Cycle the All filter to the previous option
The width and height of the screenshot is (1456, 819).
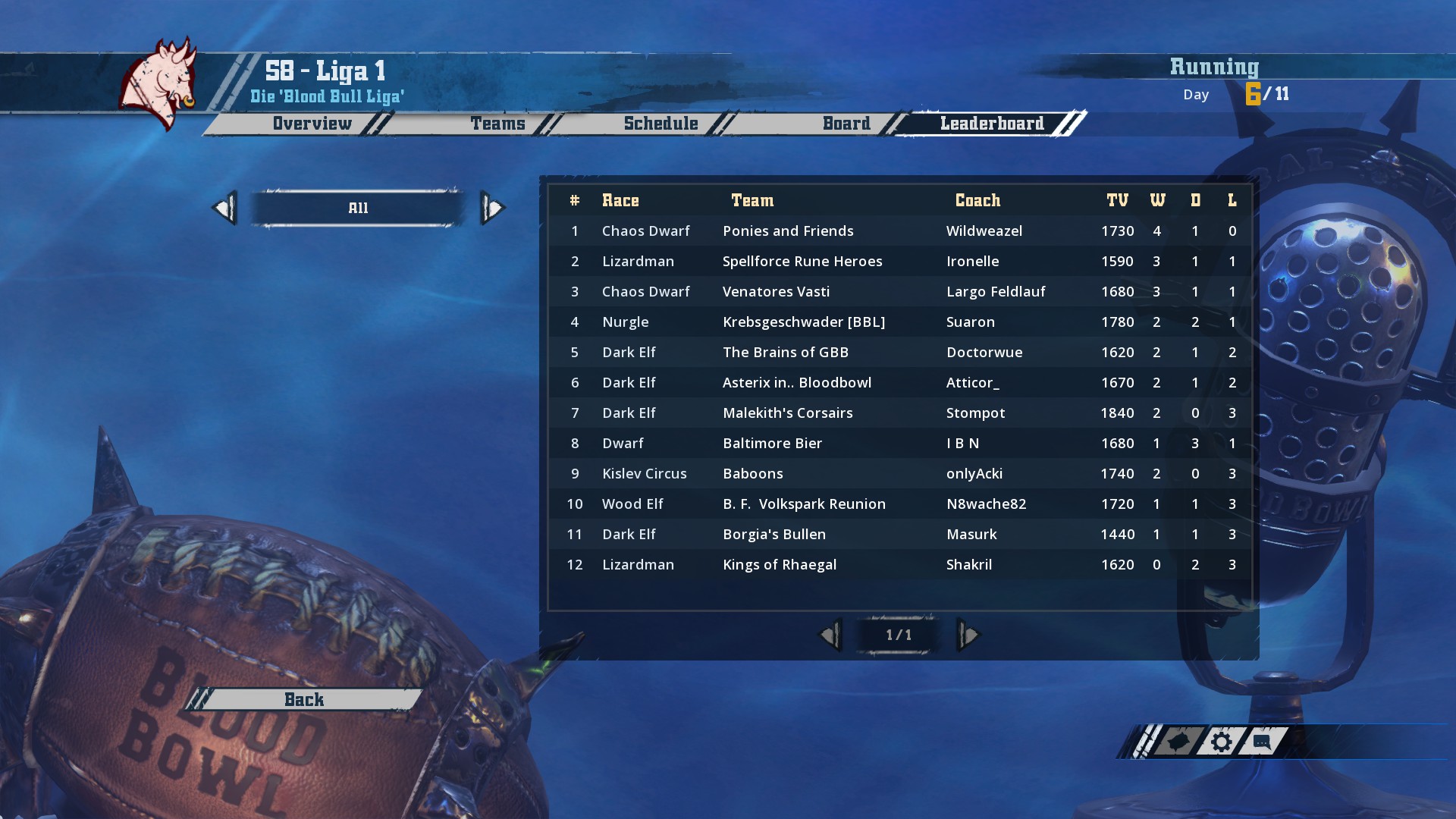[225, 208]
